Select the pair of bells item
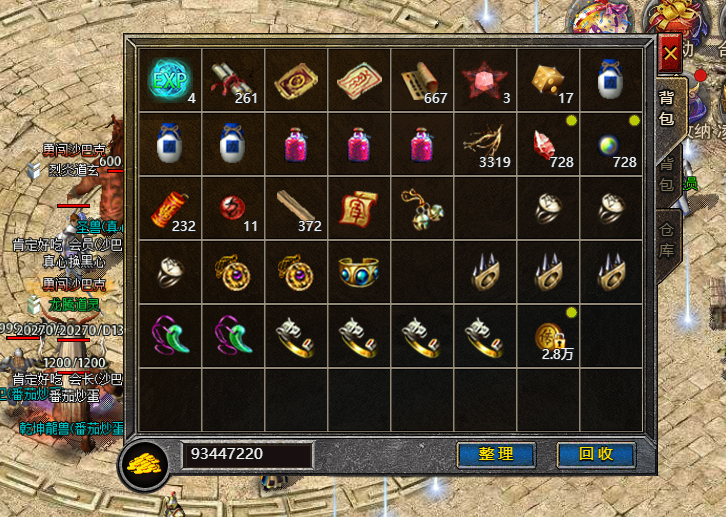 coord(421,206)
